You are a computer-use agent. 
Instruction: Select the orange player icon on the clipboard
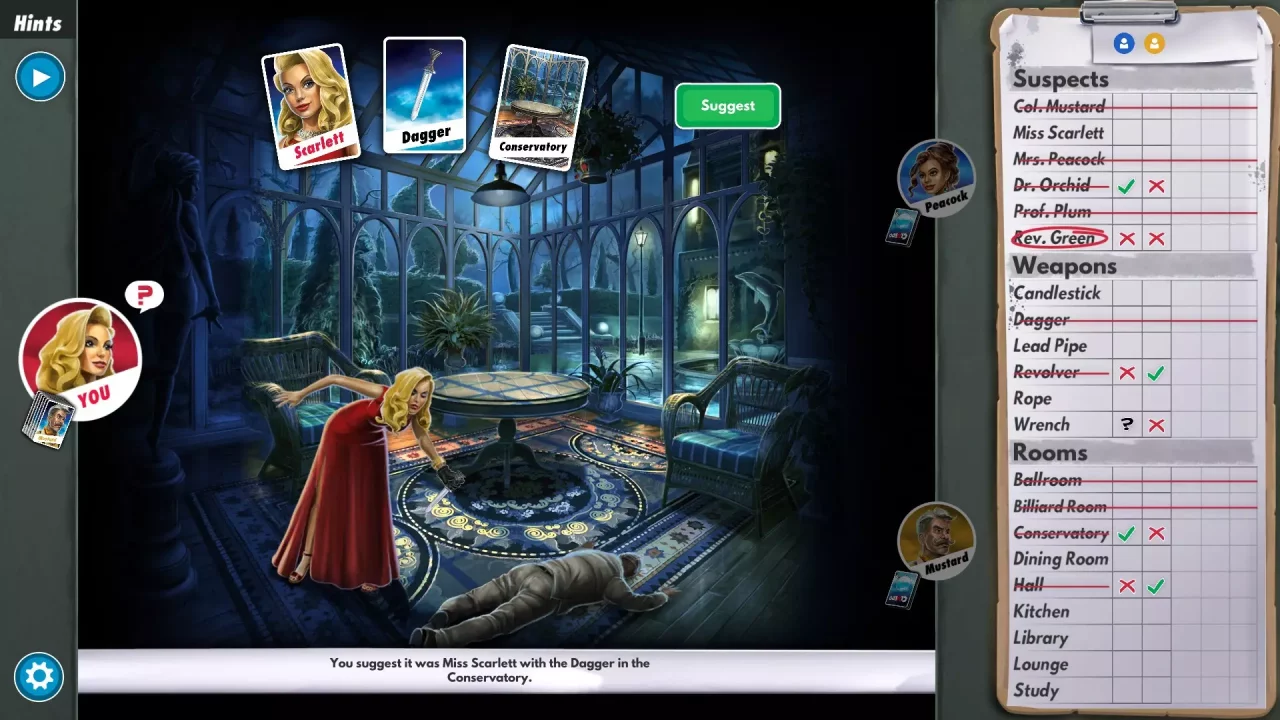(1154, 44)
